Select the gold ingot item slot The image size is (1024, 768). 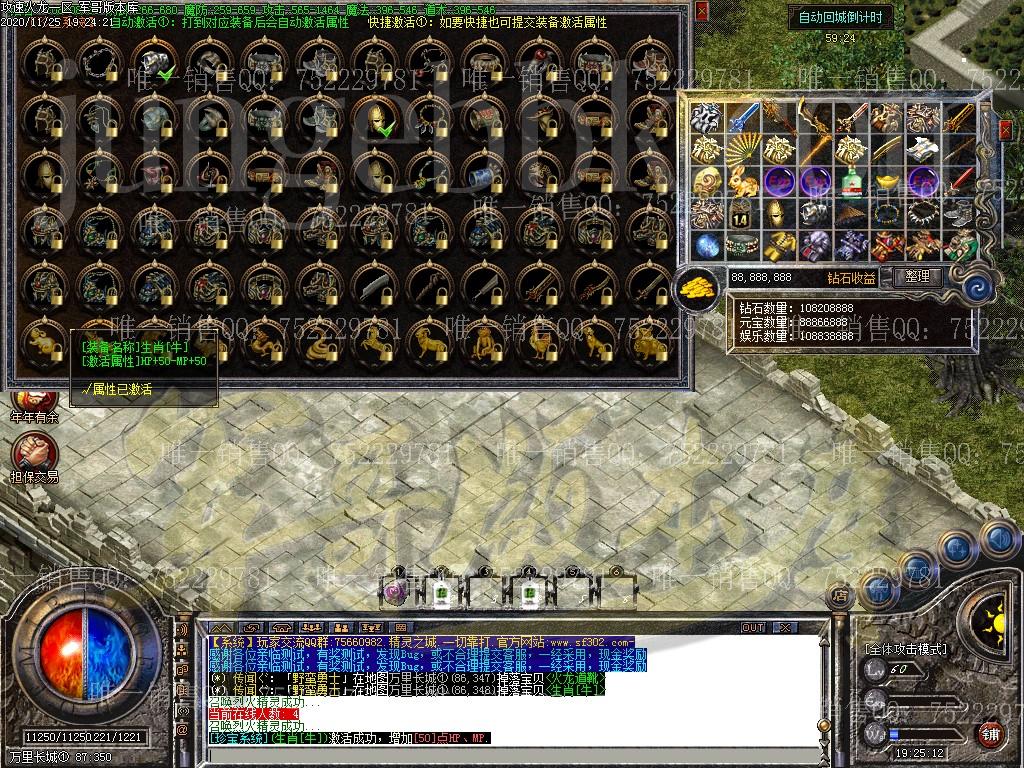(886, 182)
